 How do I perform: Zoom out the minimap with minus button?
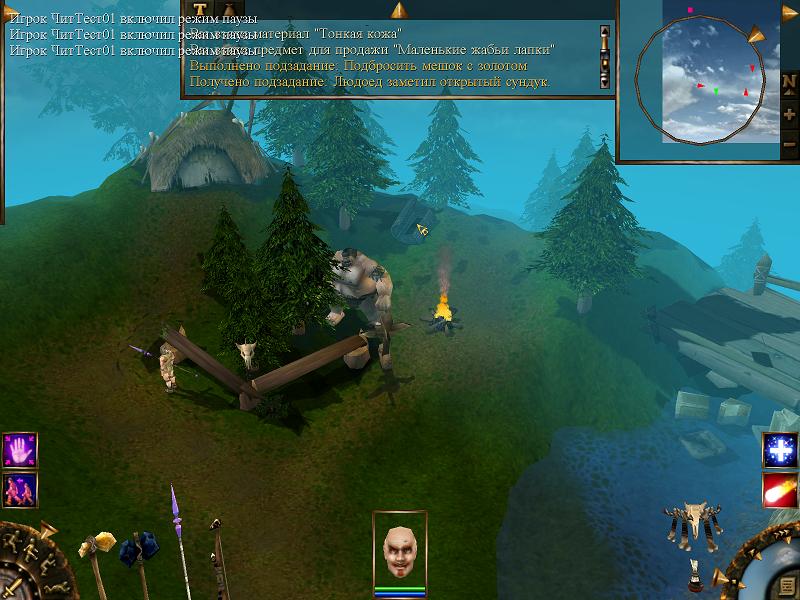[x=790, y=143]
